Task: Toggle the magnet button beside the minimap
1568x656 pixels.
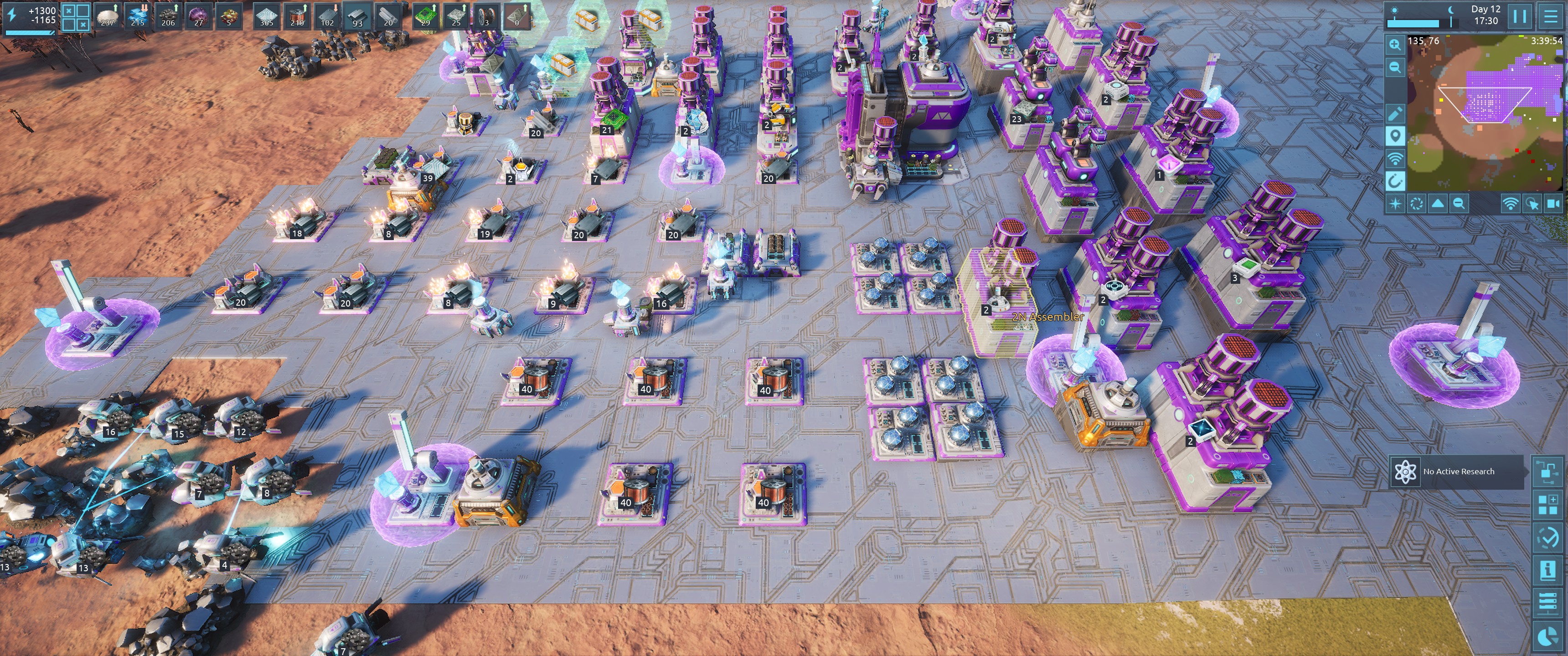Action: 1395,181
